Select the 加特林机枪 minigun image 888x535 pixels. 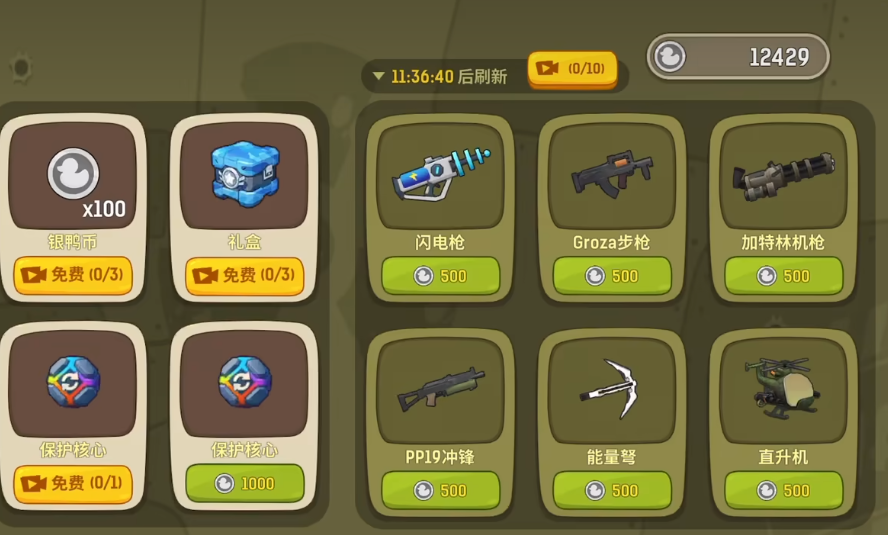click(783, 175)
